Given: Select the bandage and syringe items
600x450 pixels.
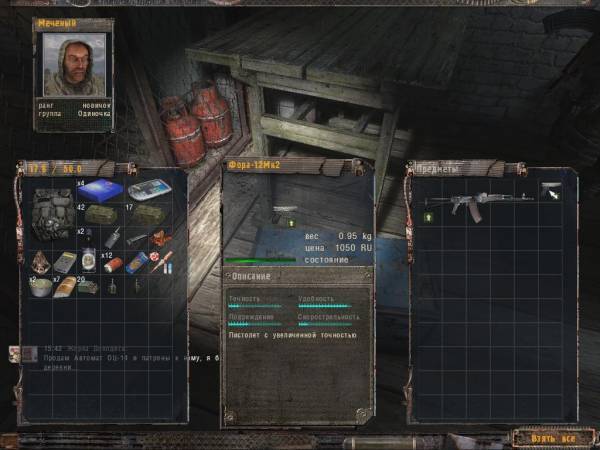Looking at the screenshot, I should coord(162,263).
